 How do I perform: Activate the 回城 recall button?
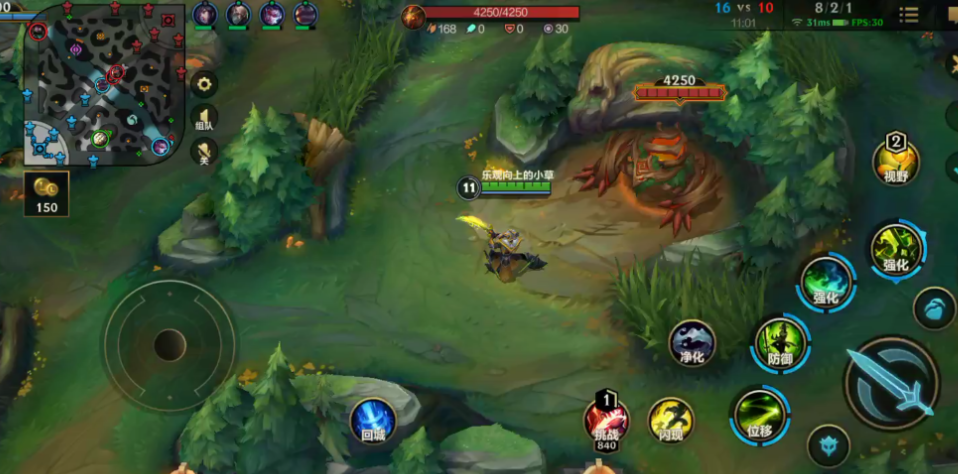(x=372, y=420)
